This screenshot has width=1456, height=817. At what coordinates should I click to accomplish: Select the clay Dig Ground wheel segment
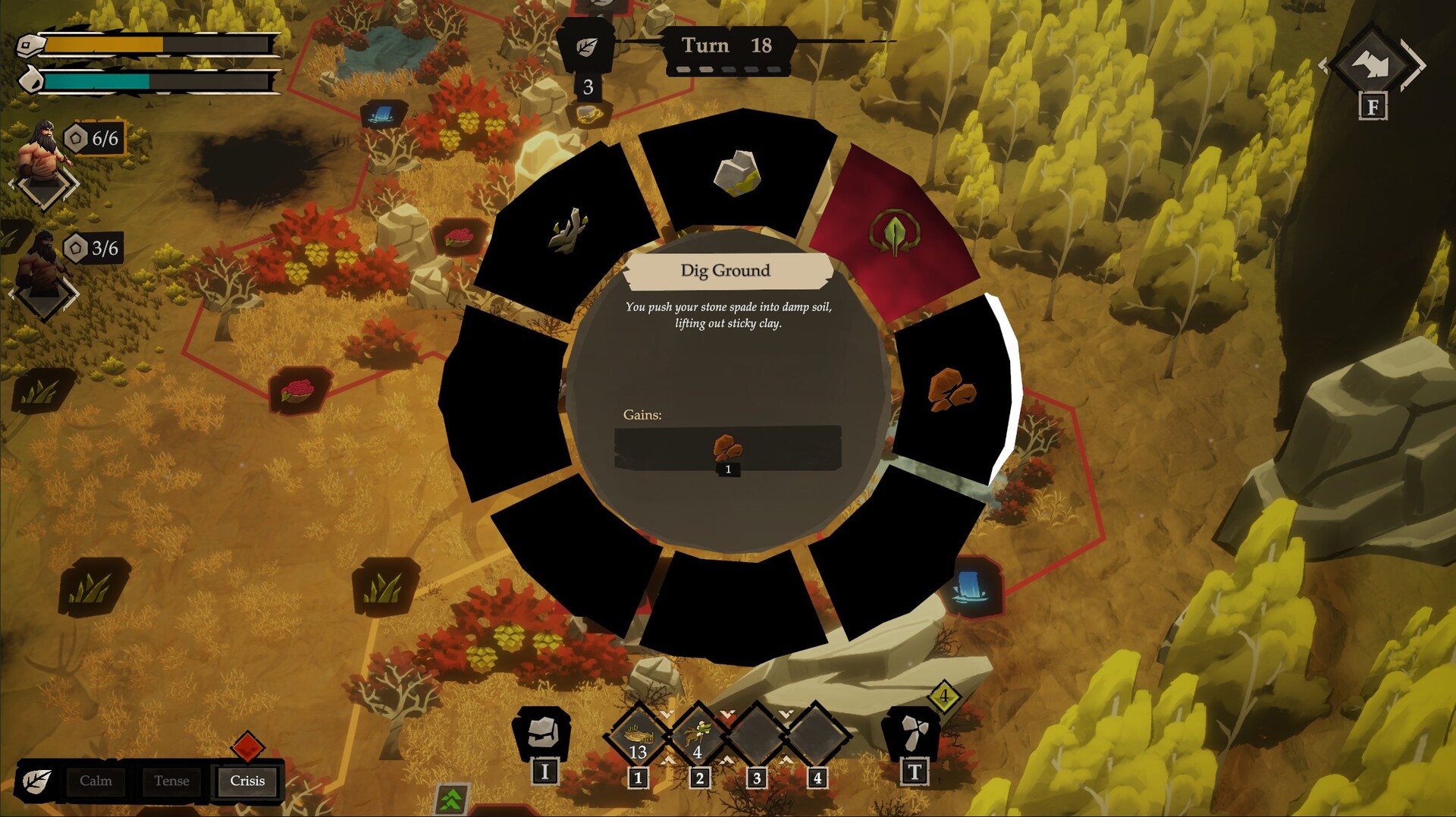(952, 388)
